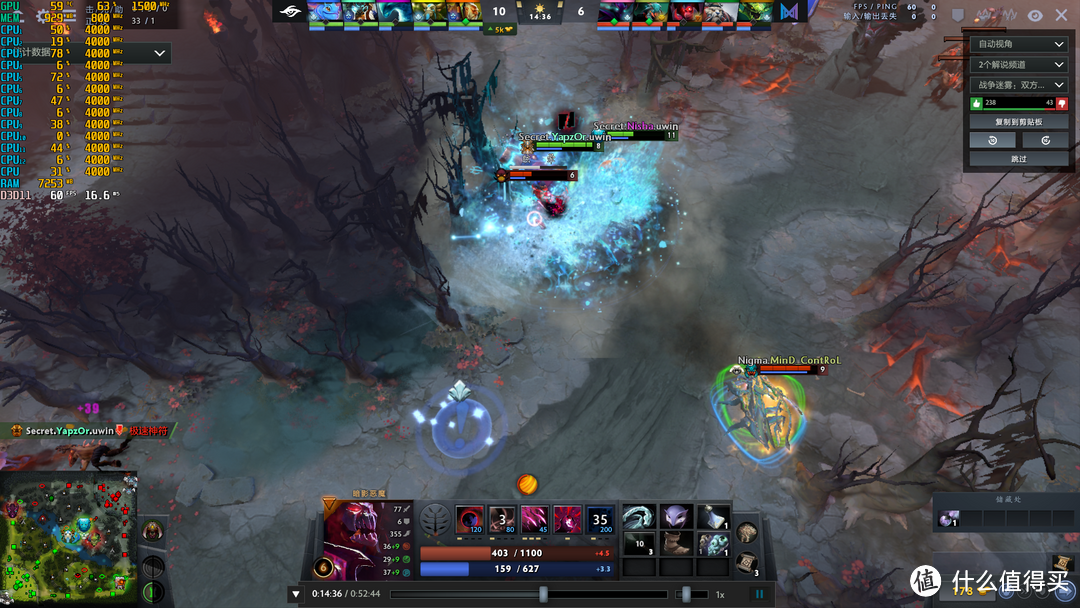Rewind the replay ten seconds
The image size is (1080, 608).
point(992,141)
